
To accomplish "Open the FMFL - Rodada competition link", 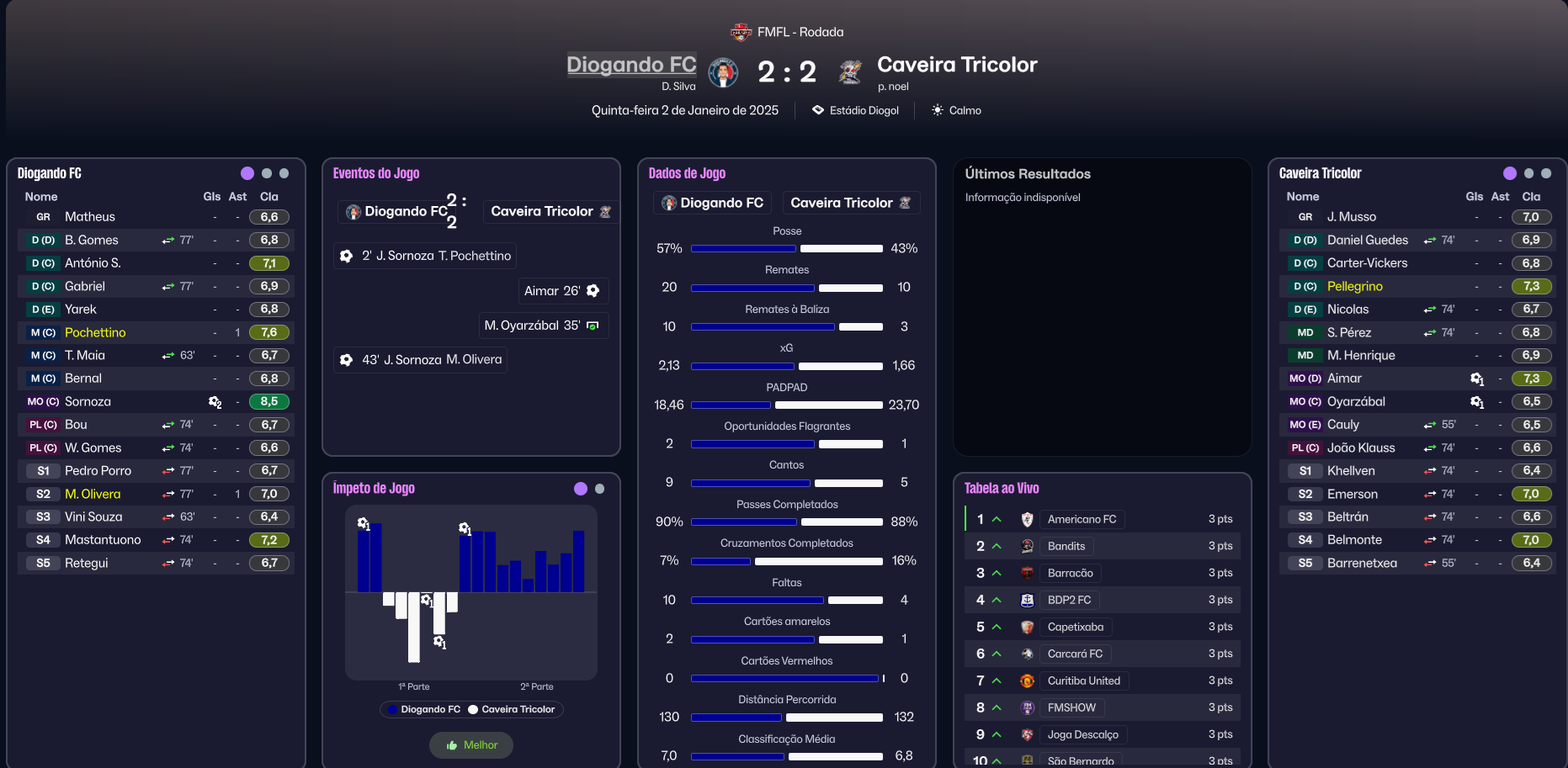I will [x=800, y=32].
